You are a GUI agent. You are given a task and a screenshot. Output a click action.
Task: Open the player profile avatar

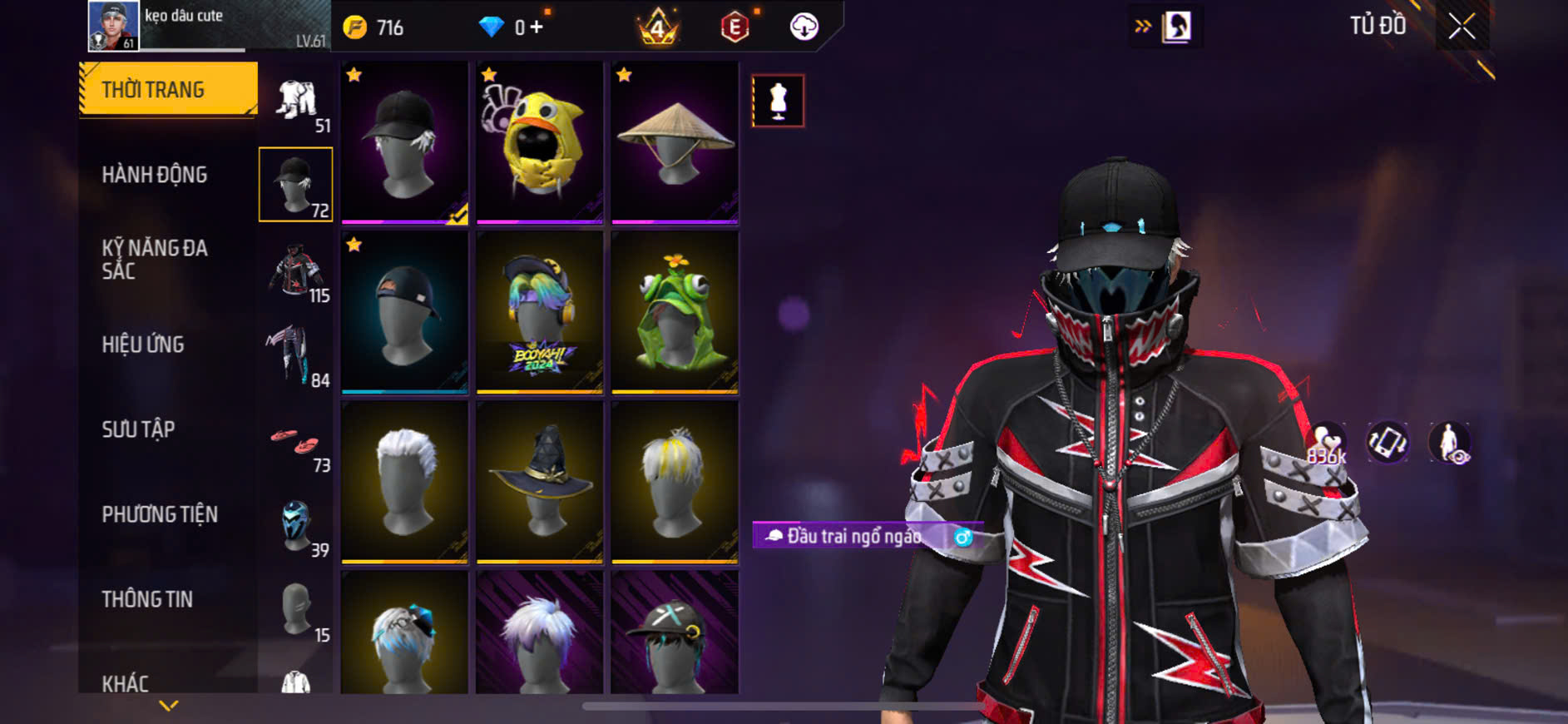(x=113, y=25)
